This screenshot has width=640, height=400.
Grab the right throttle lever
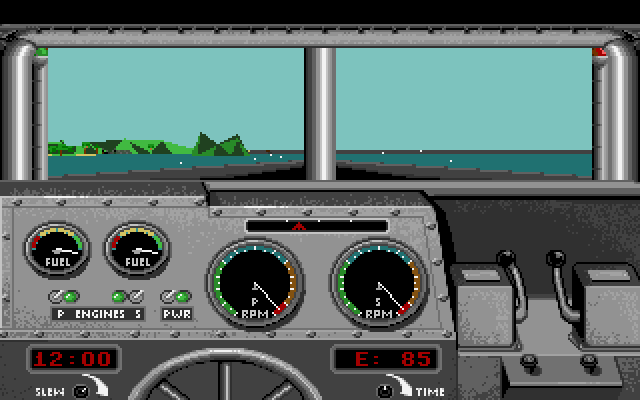pyautogui.click(x=555, y=262)
